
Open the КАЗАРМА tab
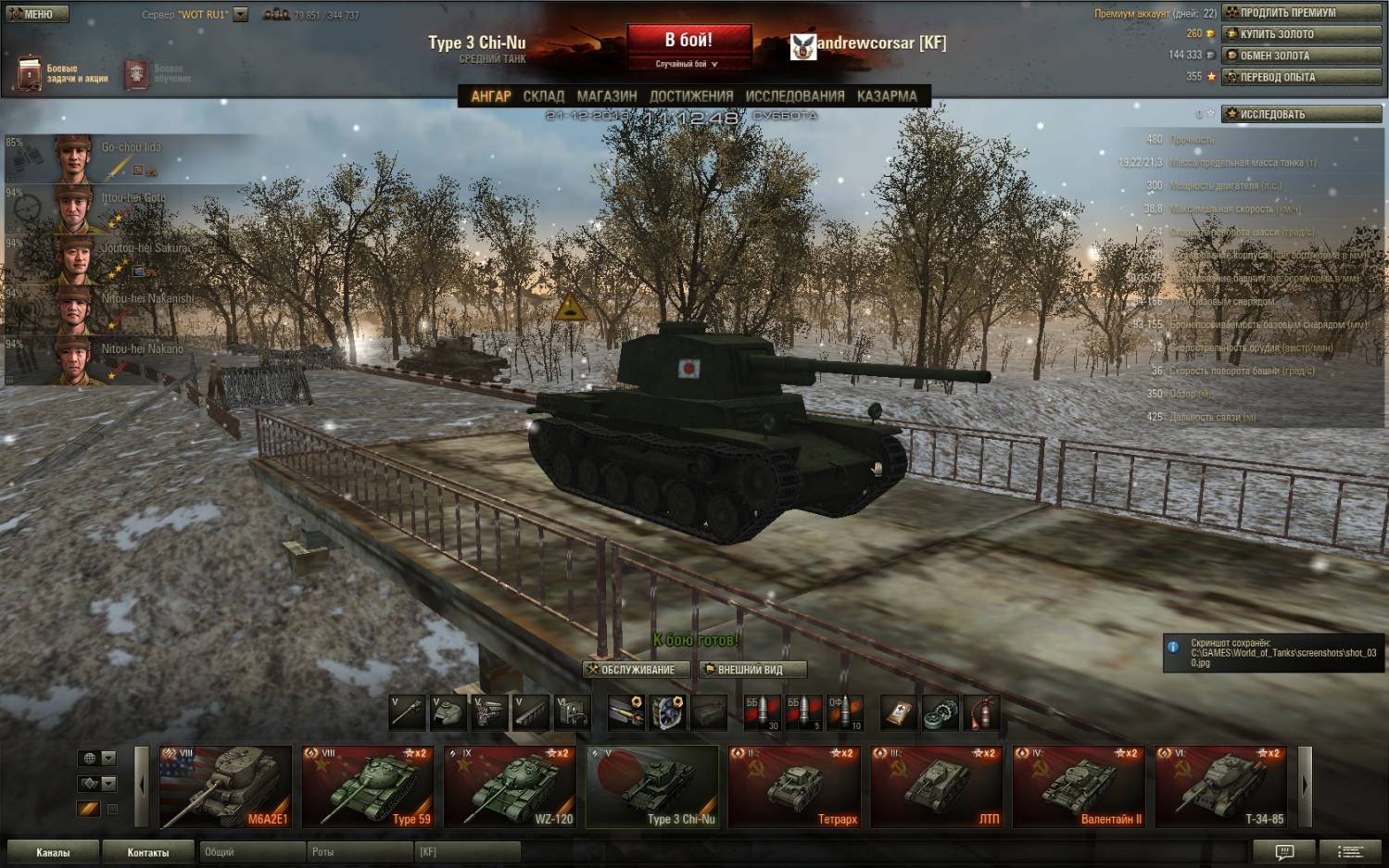tap(887, 96)
